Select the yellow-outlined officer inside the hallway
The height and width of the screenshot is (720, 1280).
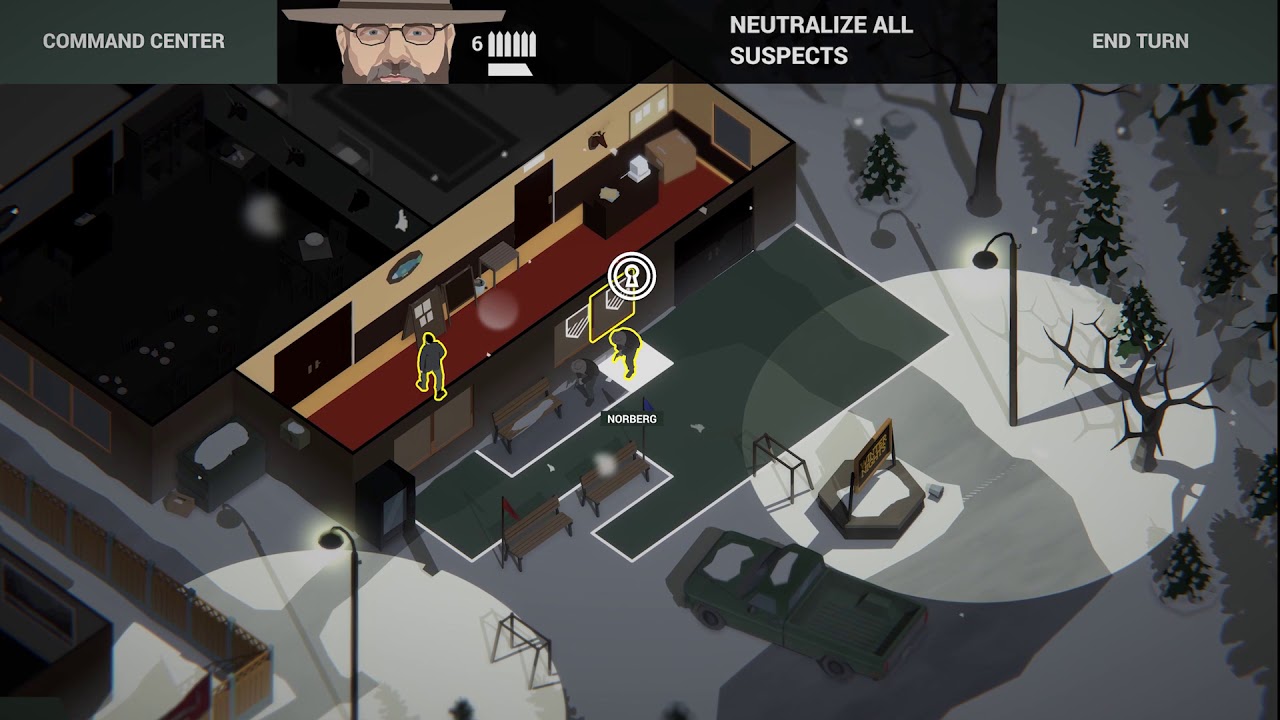pos(433,370)
